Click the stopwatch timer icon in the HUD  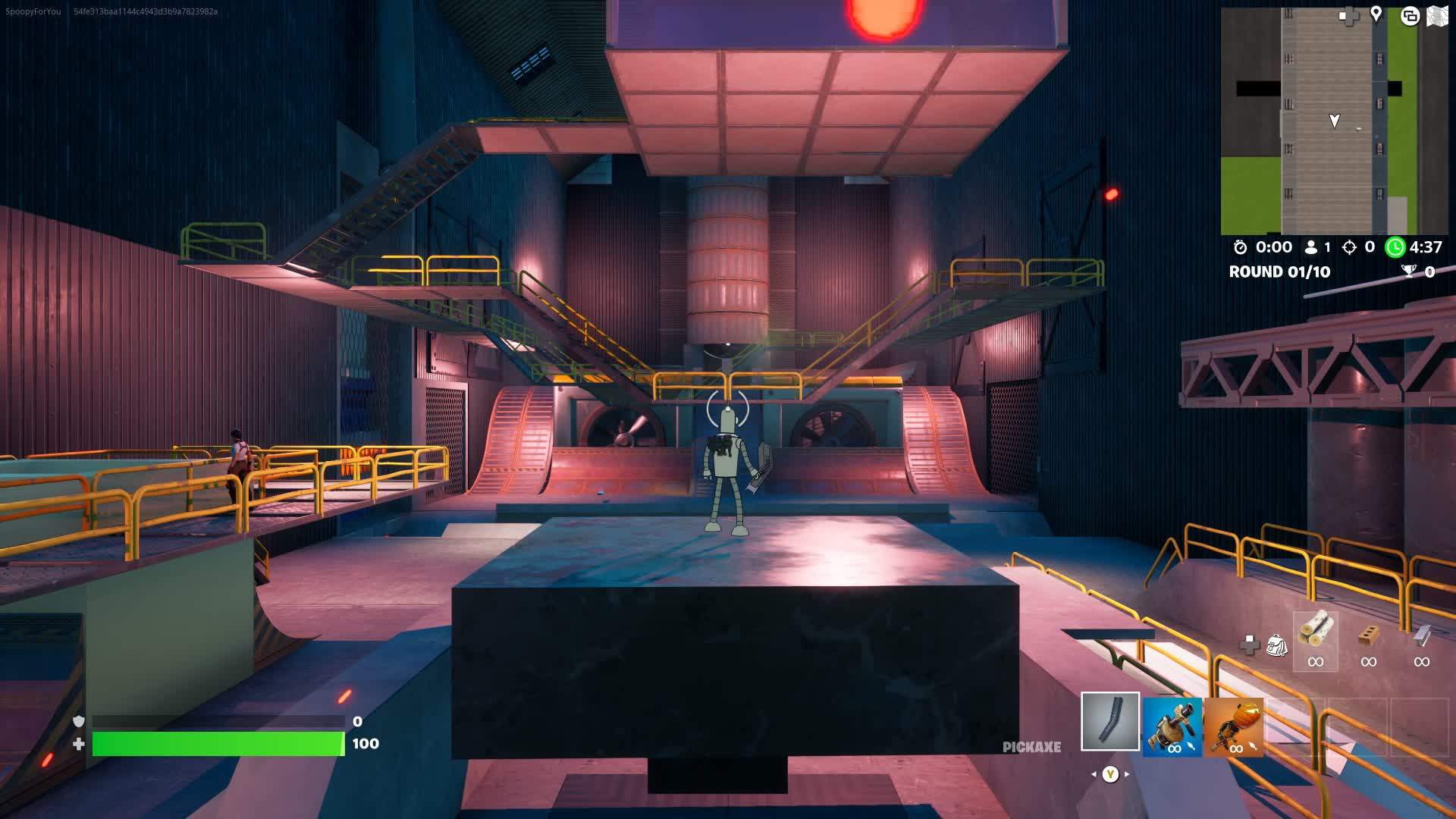click(x=1239, y=246)
